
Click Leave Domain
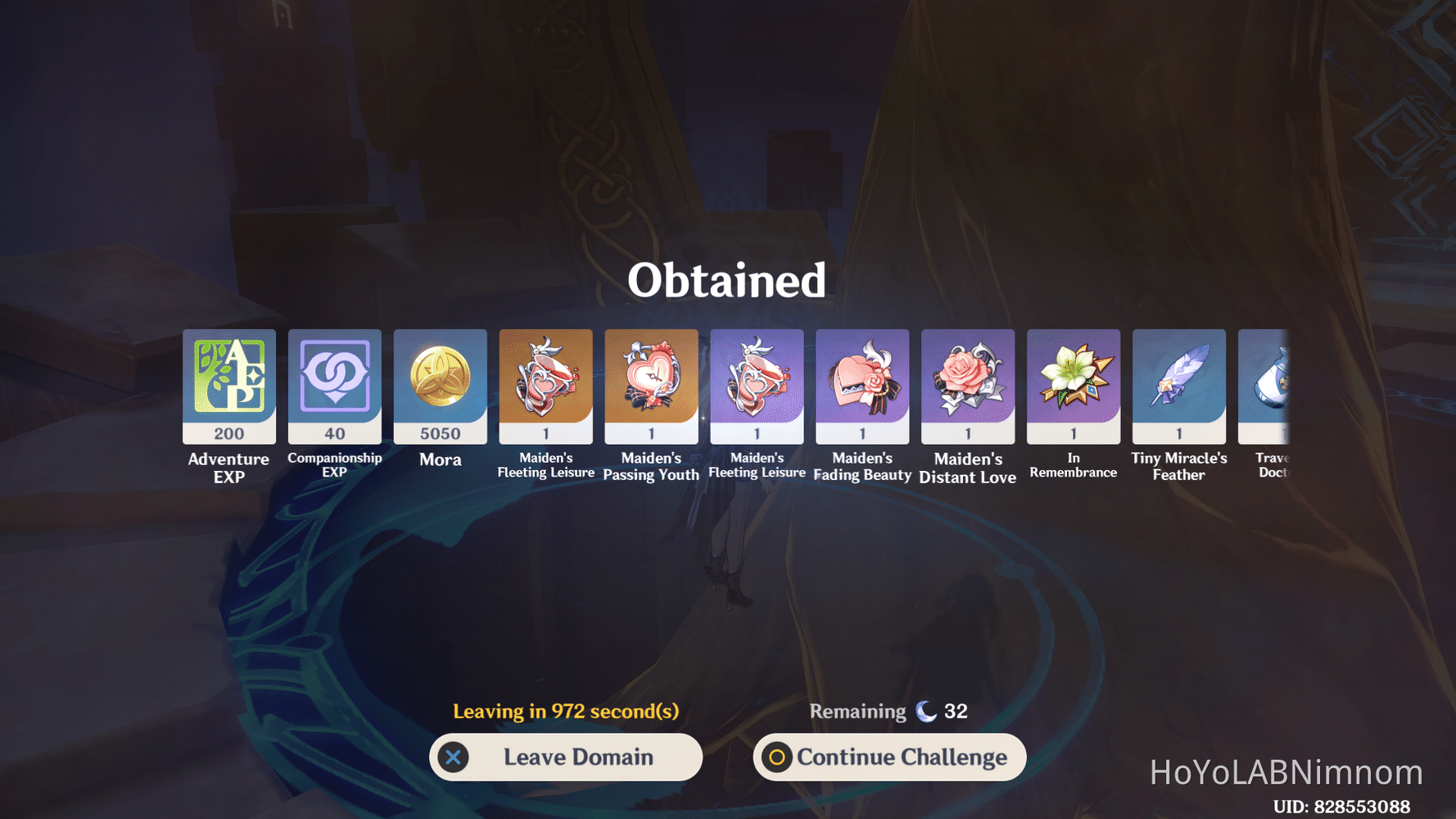click(x=565, y=757)
